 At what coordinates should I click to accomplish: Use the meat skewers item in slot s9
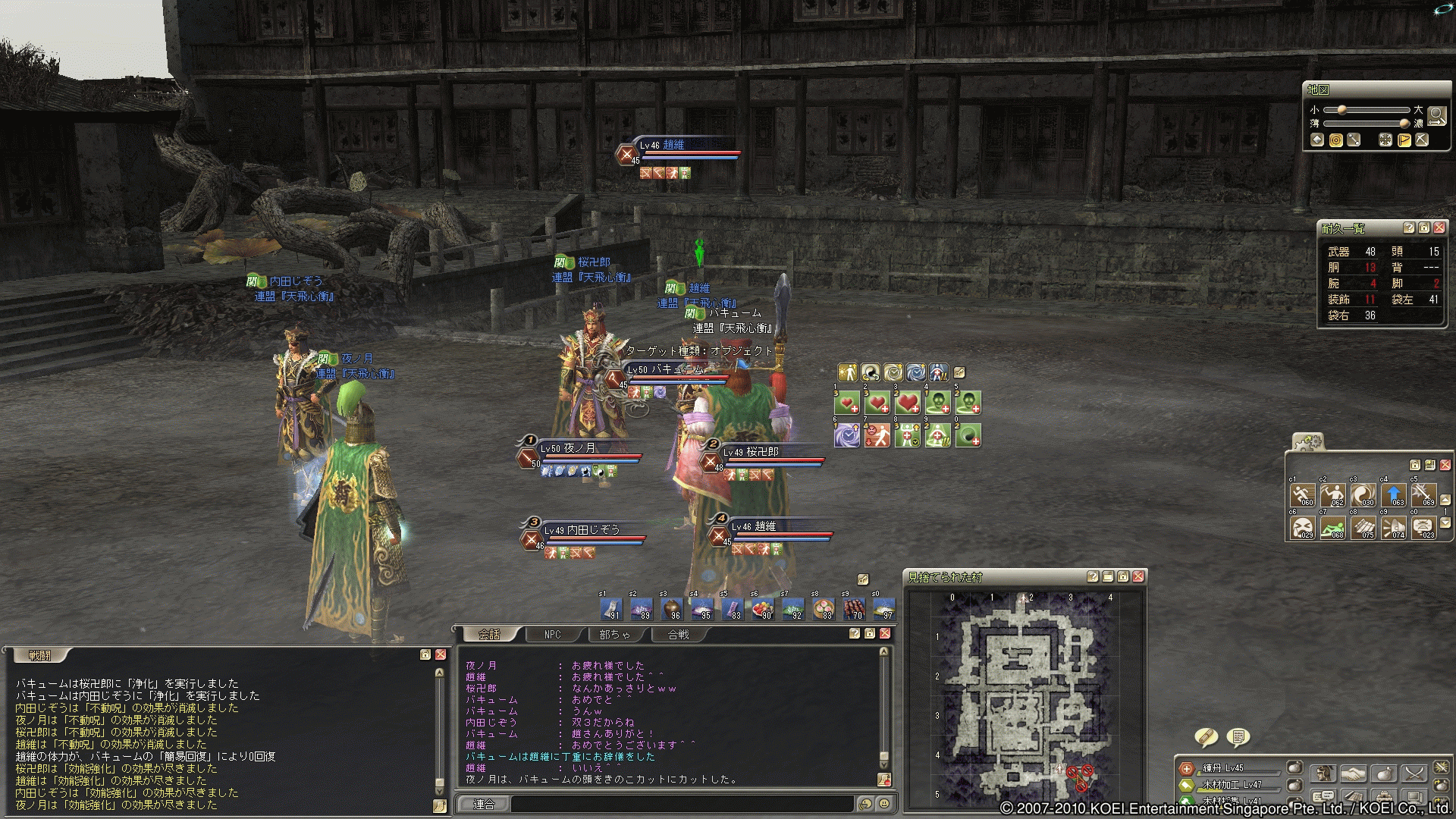[853, 608]
